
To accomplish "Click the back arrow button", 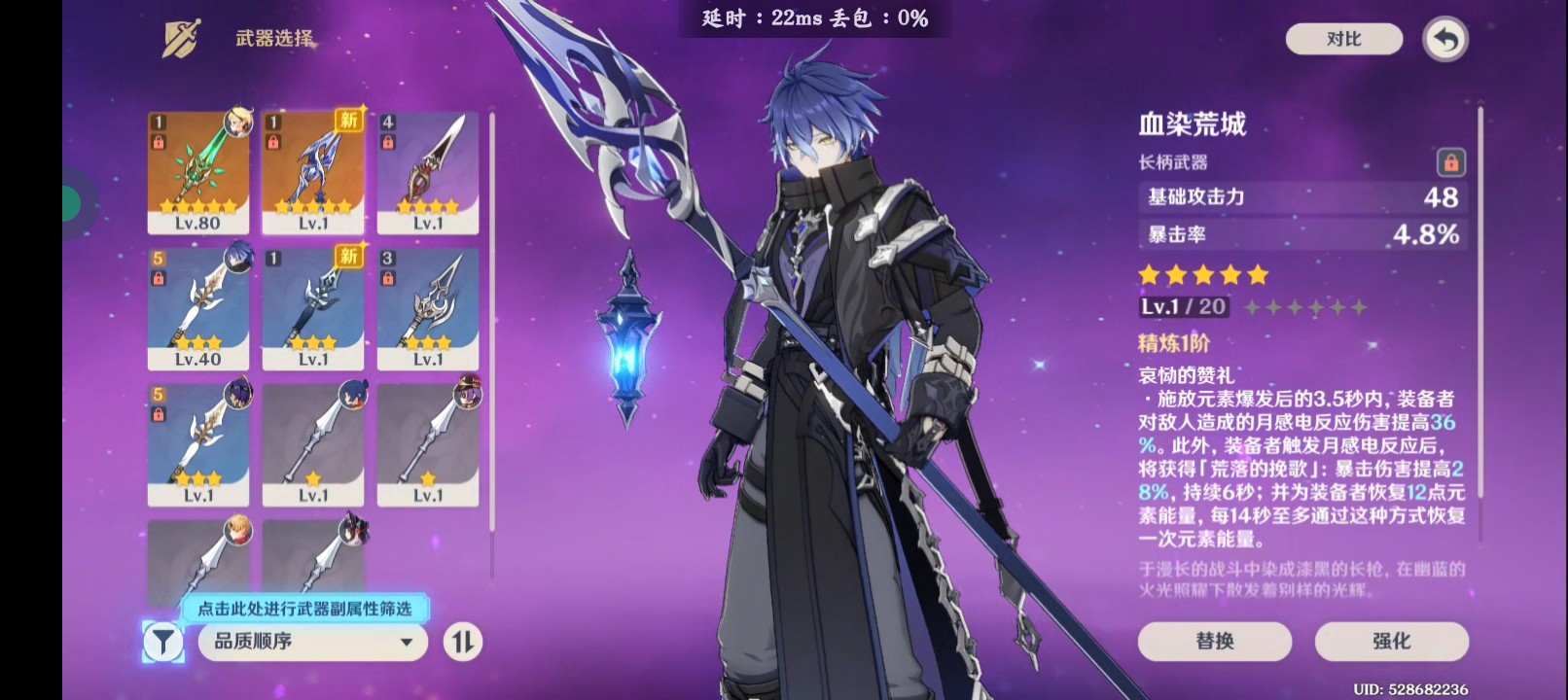I will pos(1445,40).
